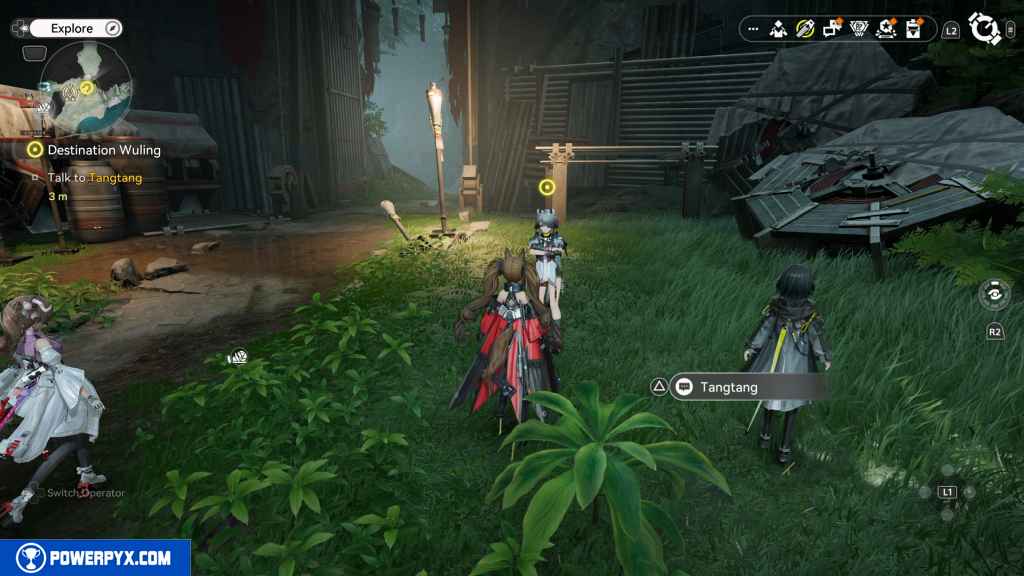Click the PowerPyx.com watermark logo

pyautogui.click(x=95, y=558)
